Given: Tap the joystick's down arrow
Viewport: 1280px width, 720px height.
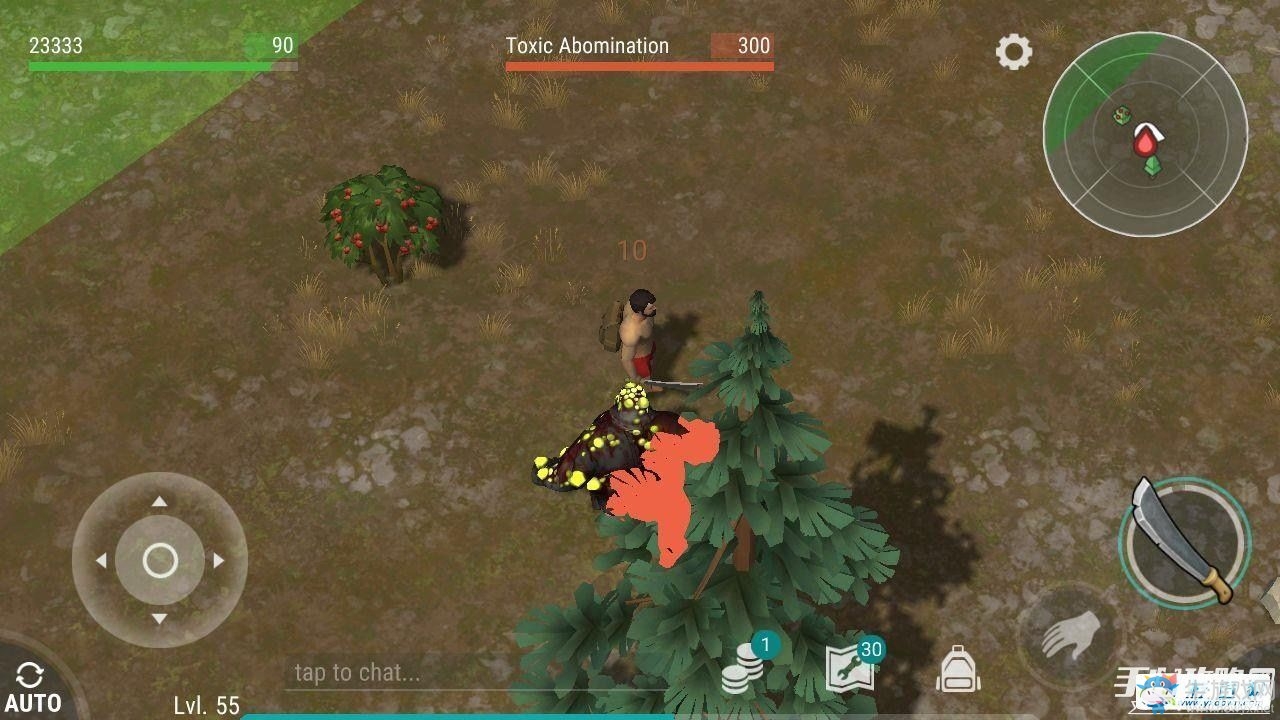Looking at the screenshot, I should coord(160,619).
